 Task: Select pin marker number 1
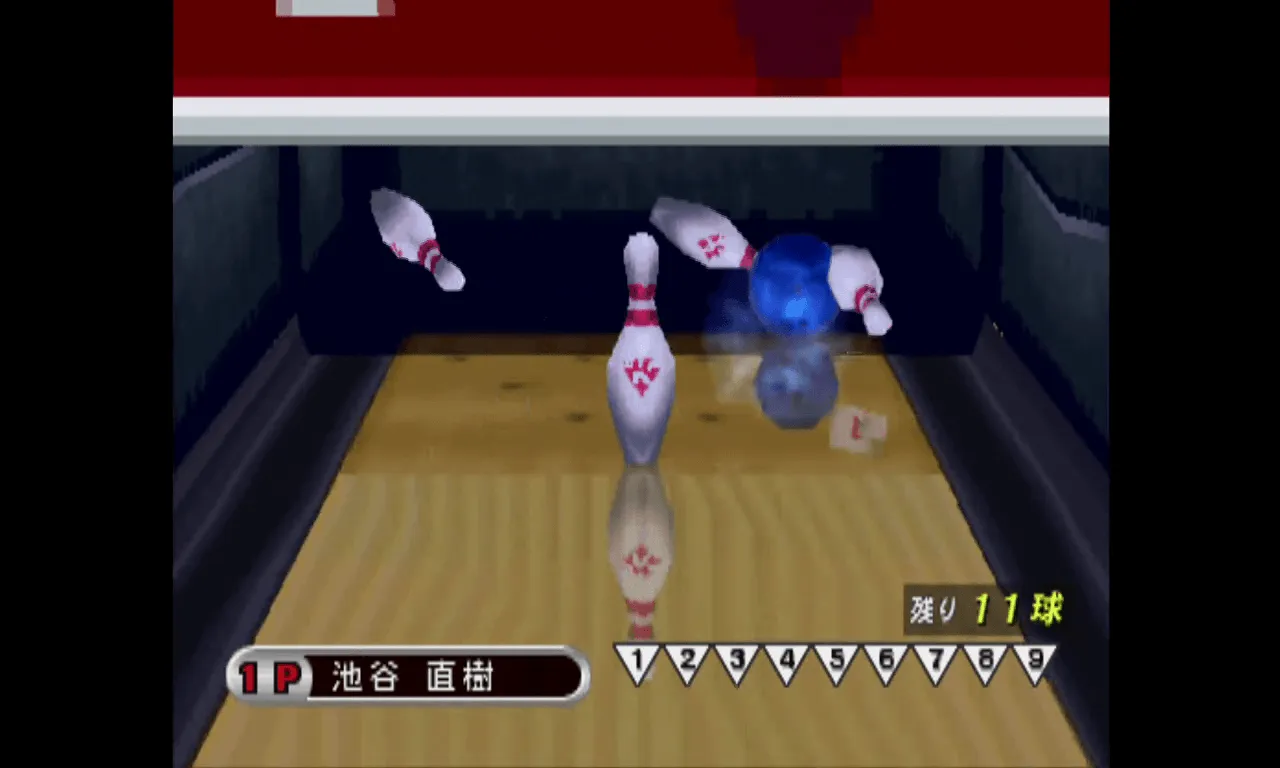[637, 661]
